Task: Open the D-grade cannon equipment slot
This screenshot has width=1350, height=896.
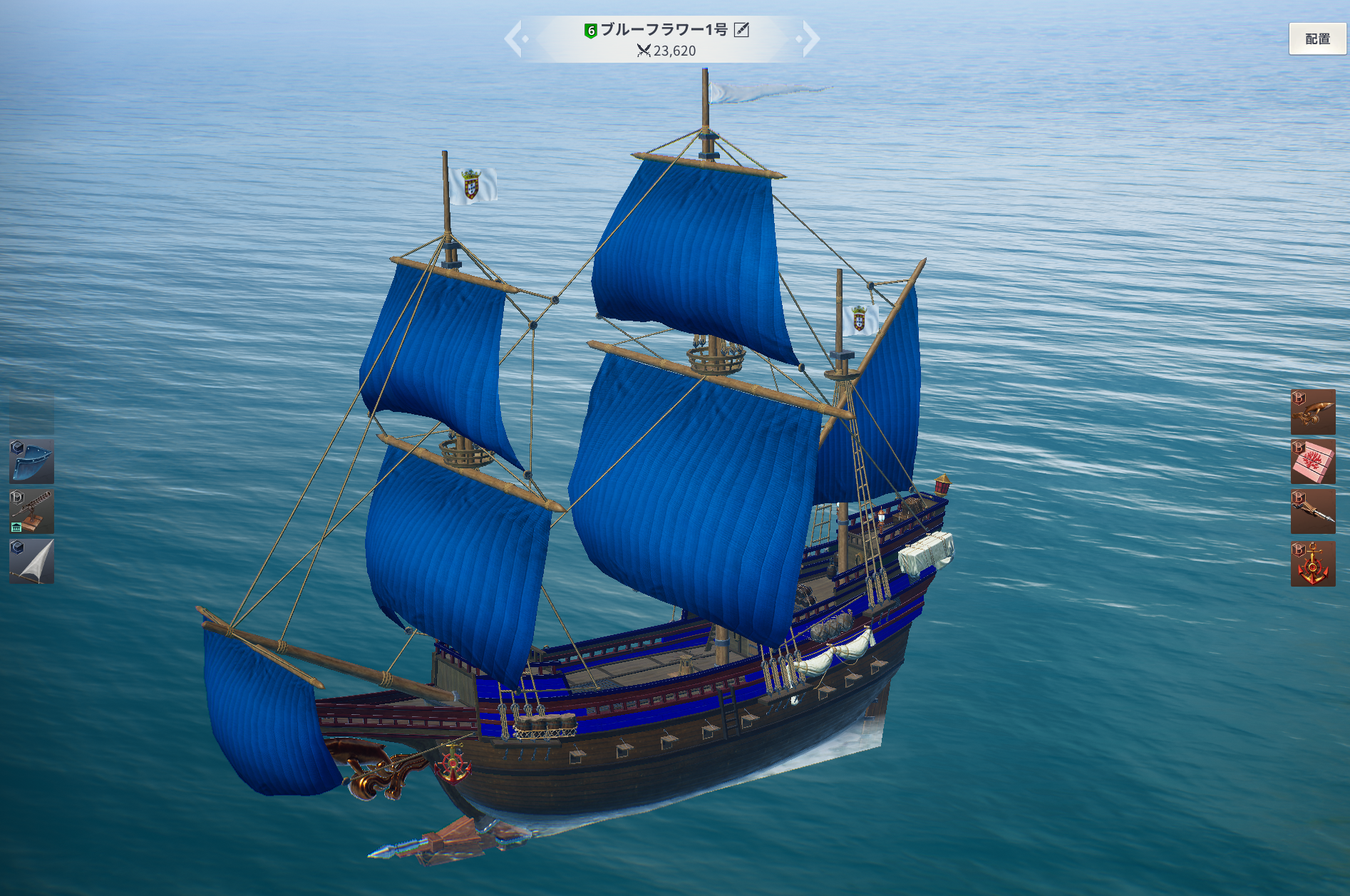Action: [x=32, y=511]
